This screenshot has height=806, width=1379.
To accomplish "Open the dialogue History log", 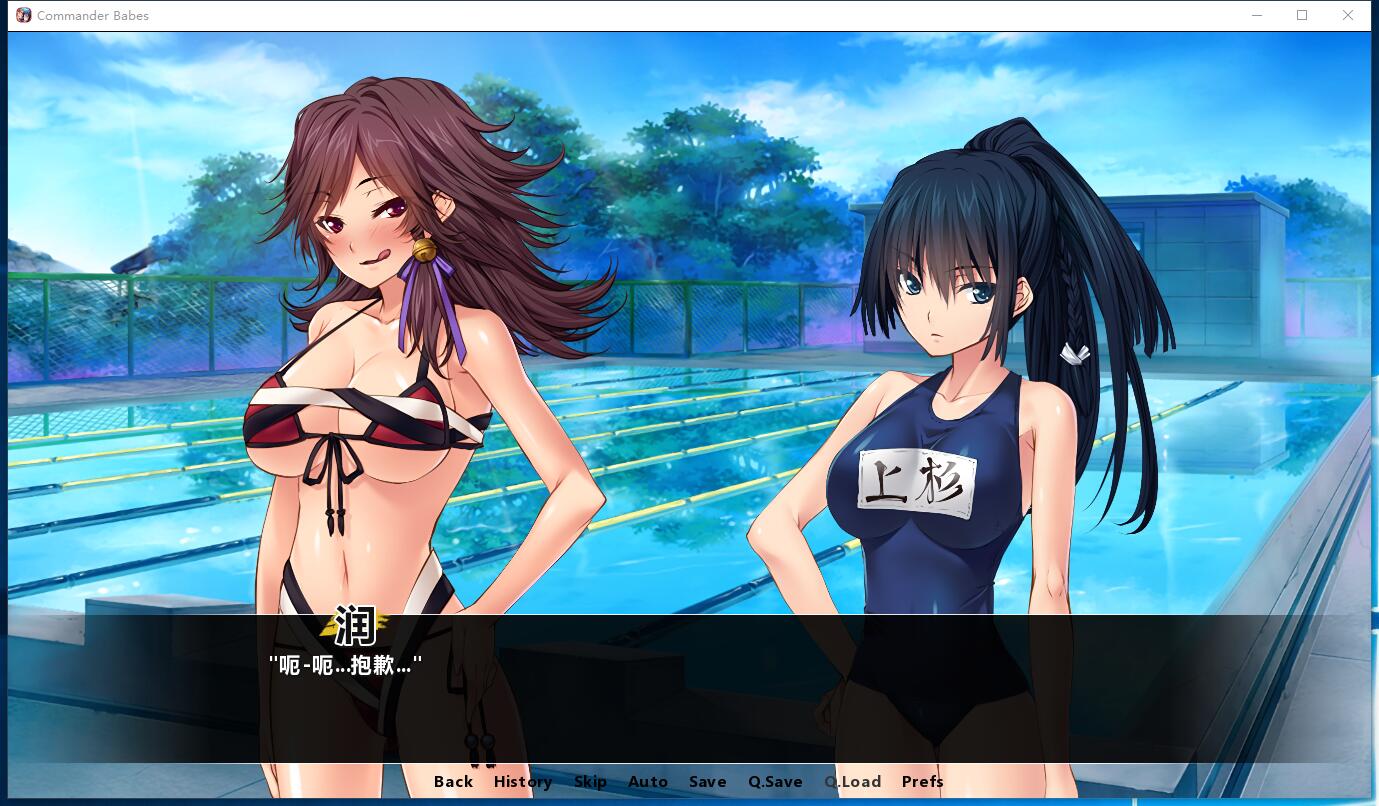I will (x=522, y=782).
